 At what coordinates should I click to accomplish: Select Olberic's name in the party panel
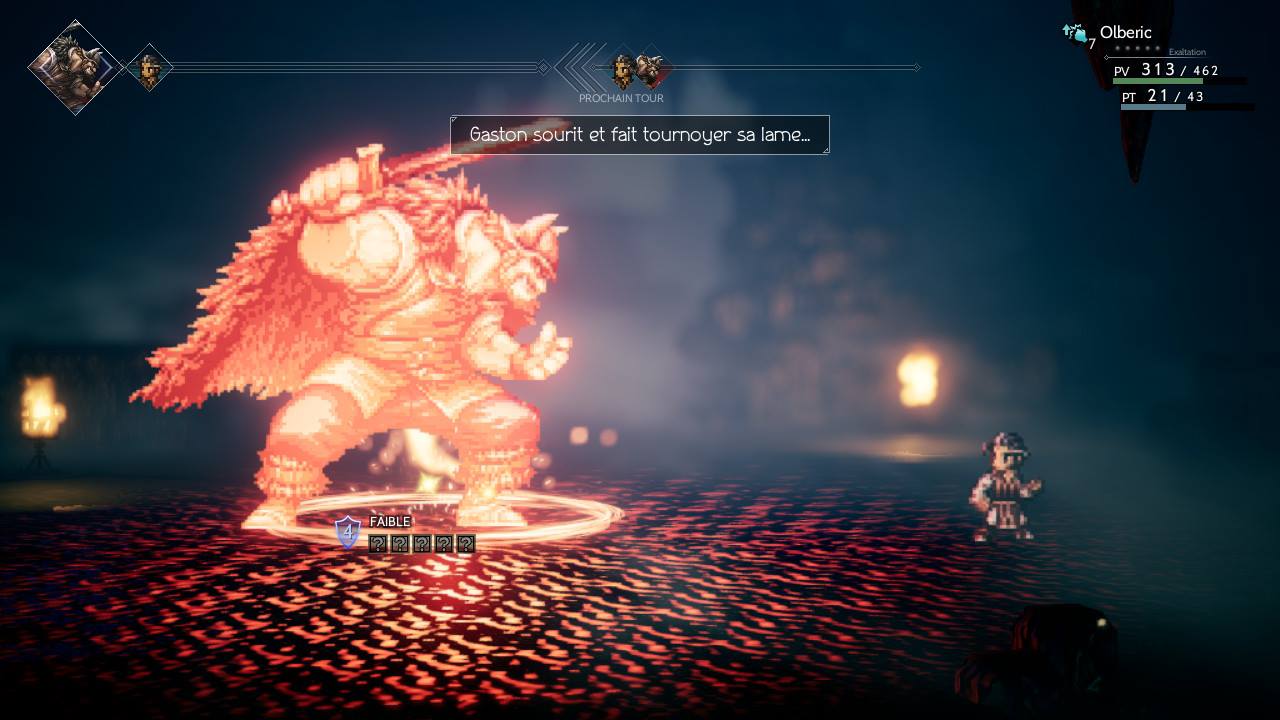coord(1125,32)
